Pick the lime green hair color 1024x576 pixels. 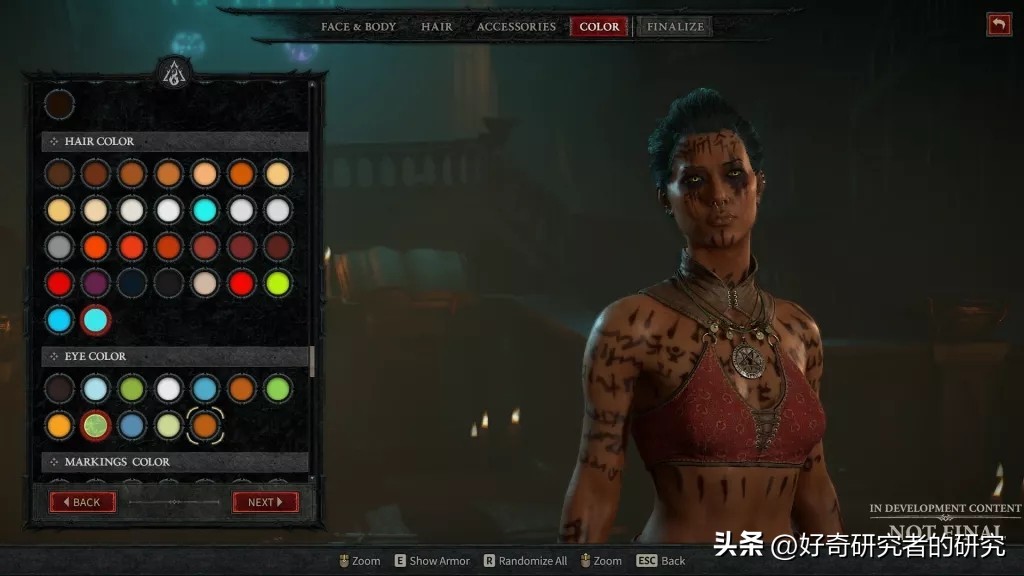(278, 283)
